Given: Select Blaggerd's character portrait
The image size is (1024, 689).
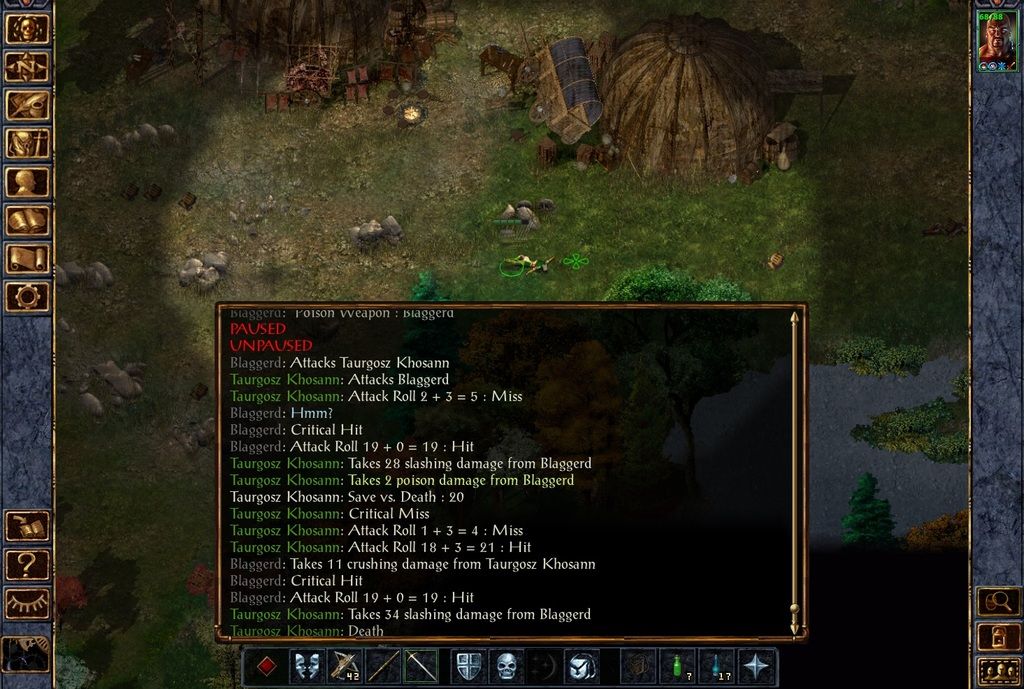Looking at the screenshot, I should 997,40.
